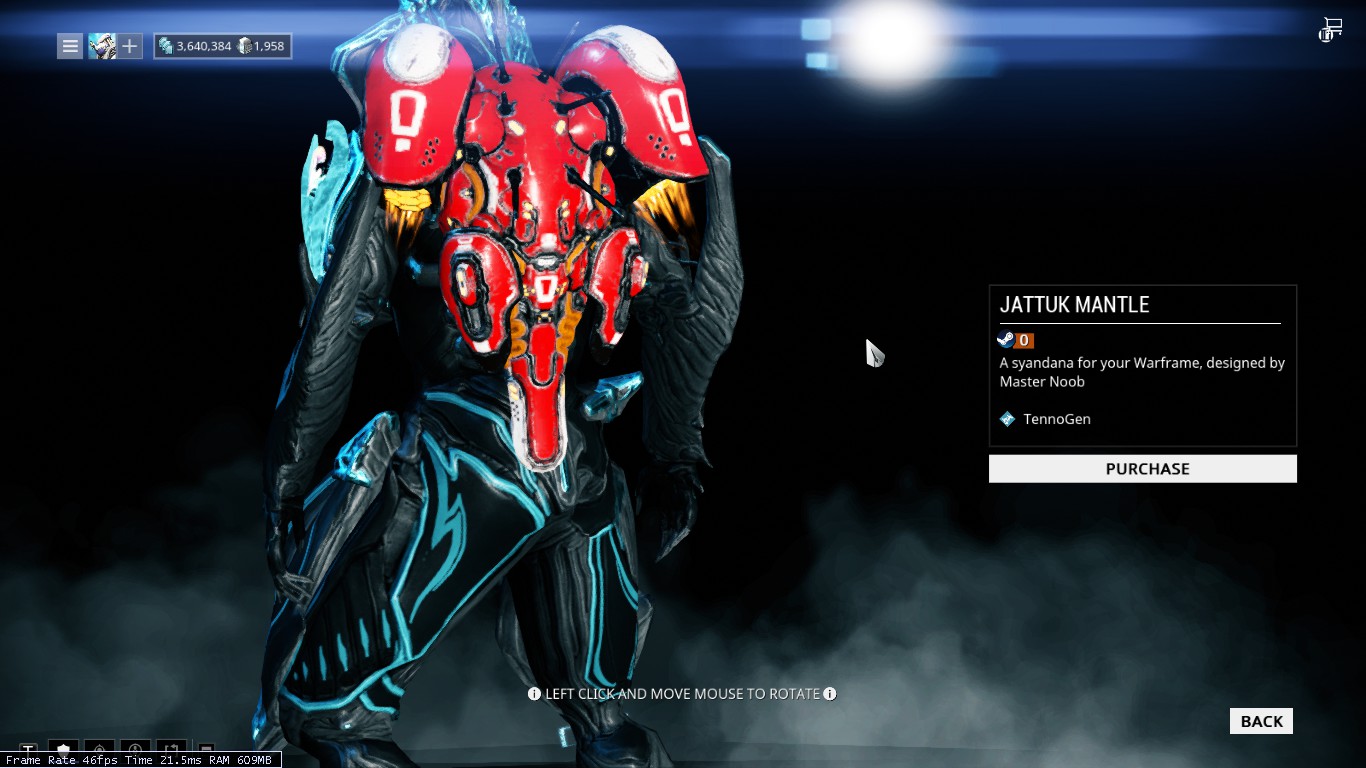Click the Steam wallet icon on the price tag

coord(1004,340)
